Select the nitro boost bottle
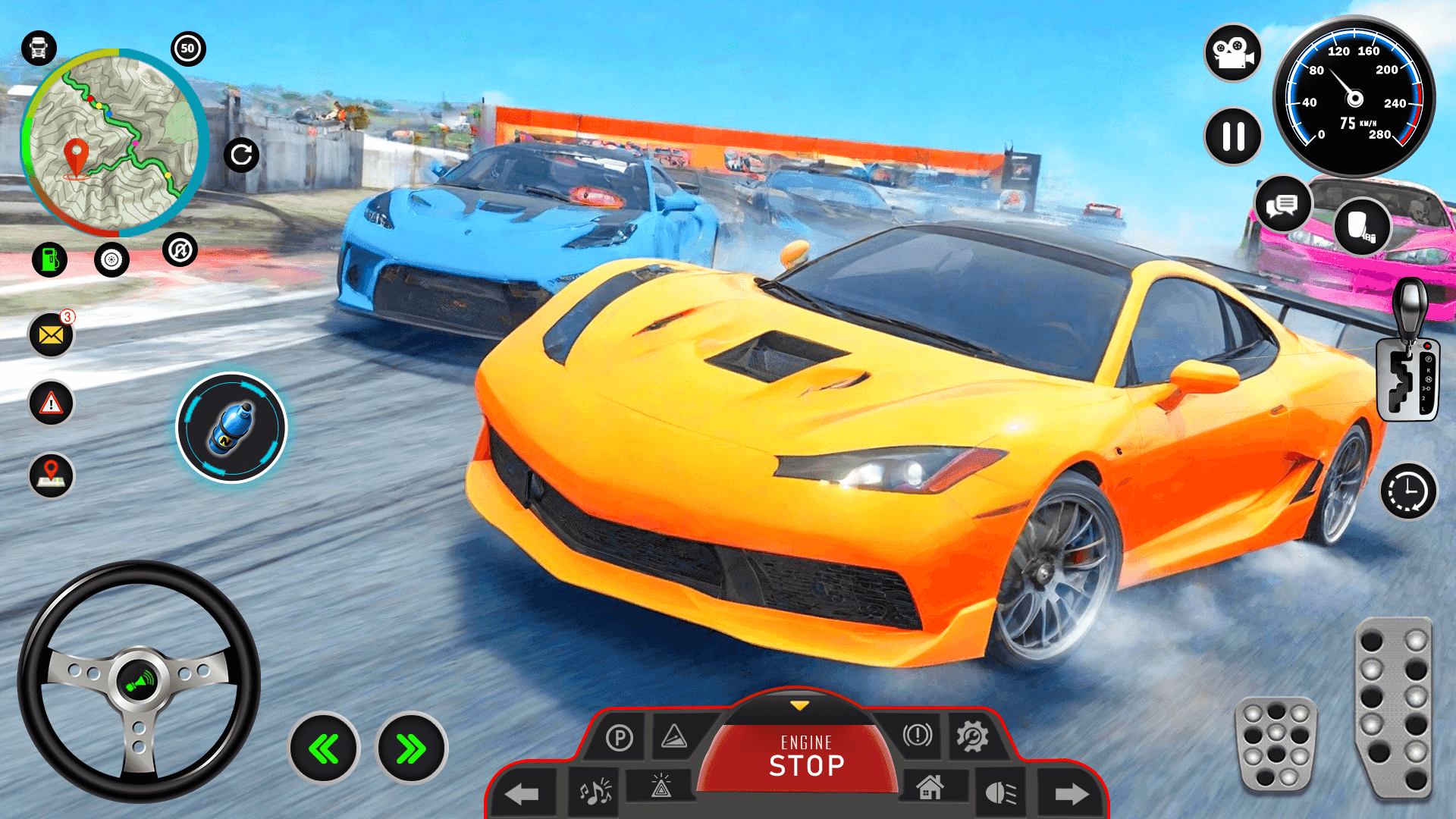Screen dimensions: 1456x819 point(233,427)
